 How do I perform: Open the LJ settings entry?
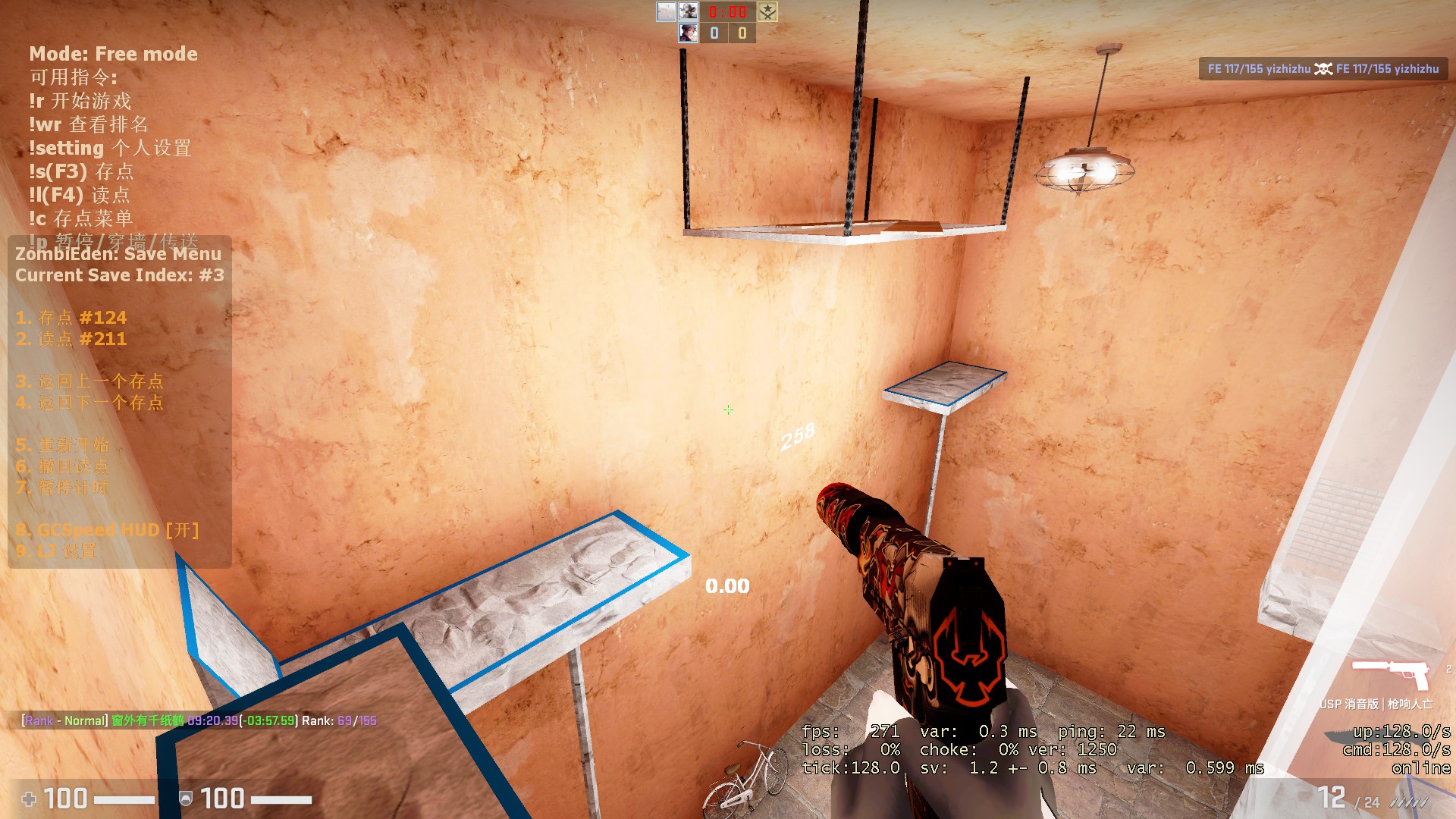pos(56,551)
